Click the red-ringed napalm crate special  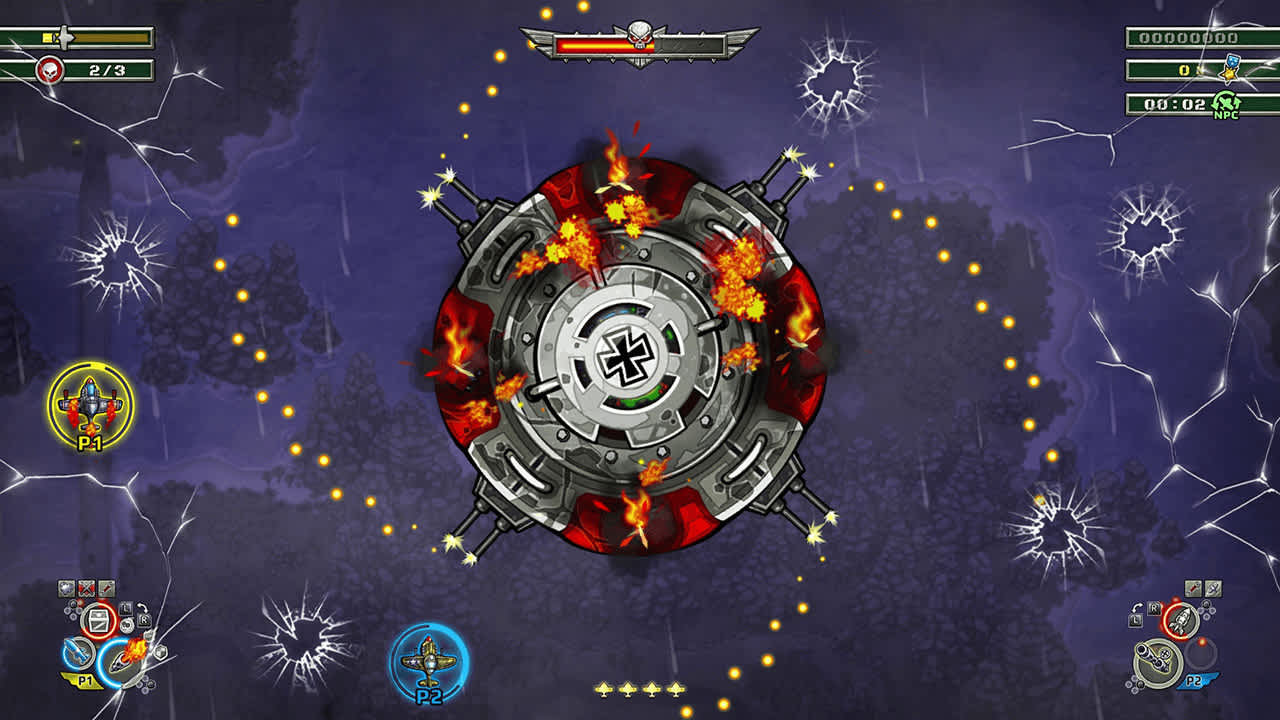pyautogui.click(x=98, y=619)
